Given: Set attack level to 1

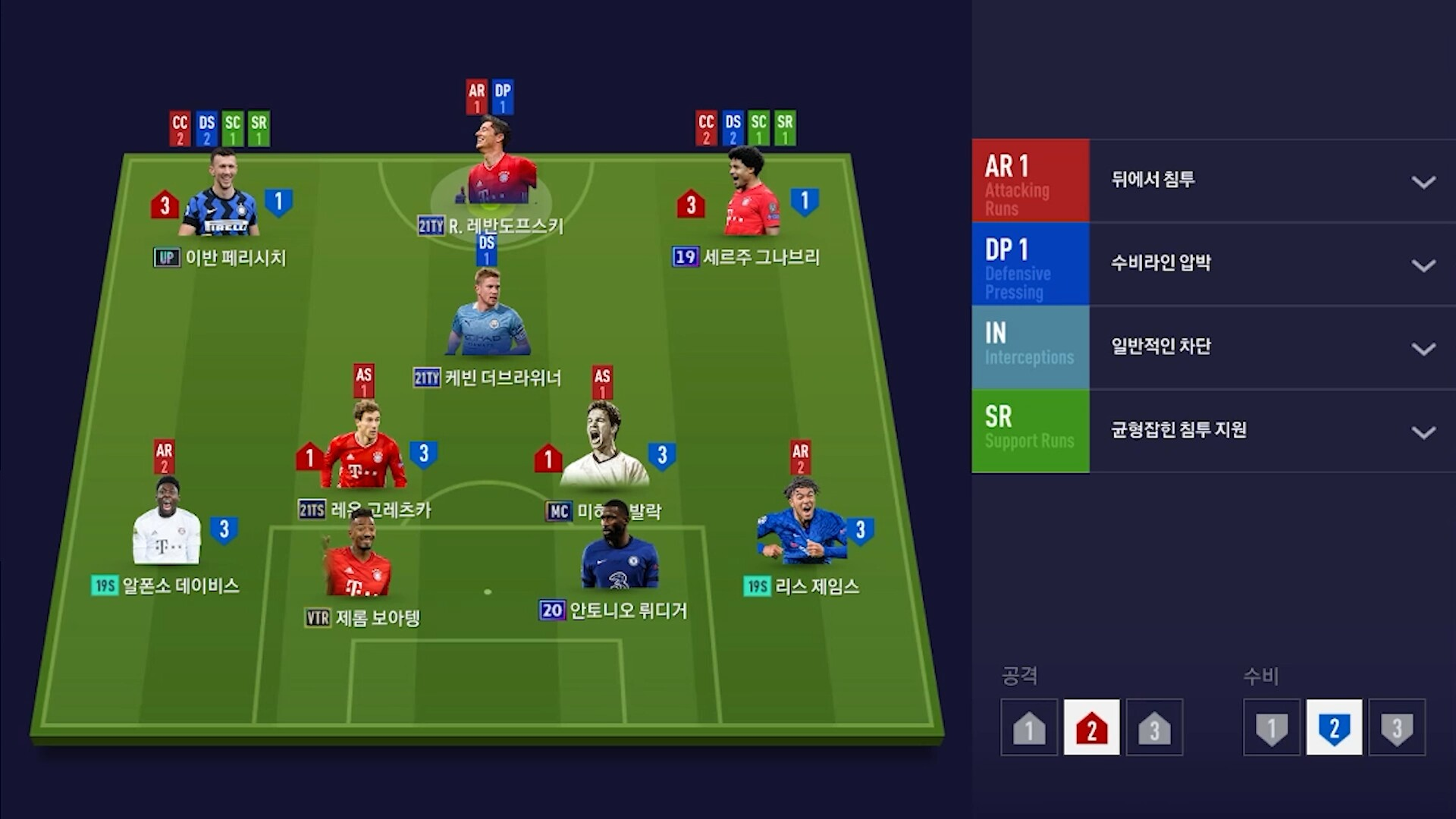Looking at the screenshot, I should coord(1029,728).
